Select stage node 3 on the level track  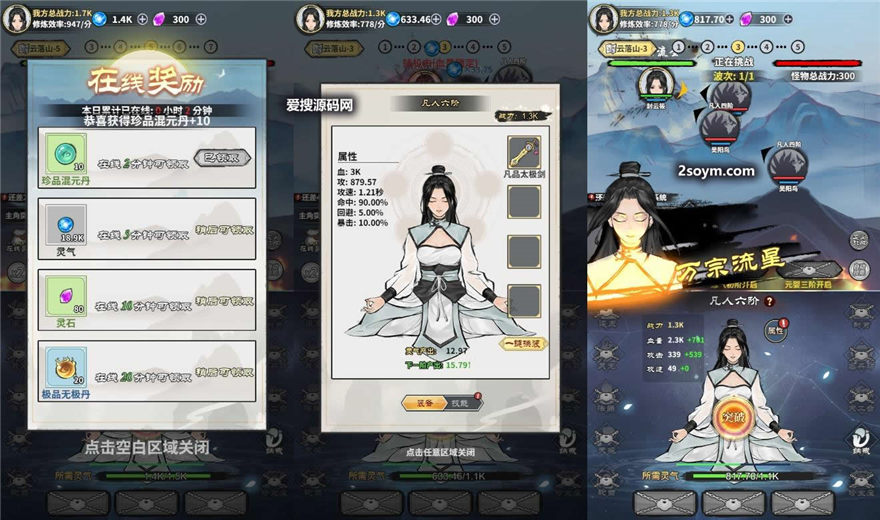coord(738,46)
